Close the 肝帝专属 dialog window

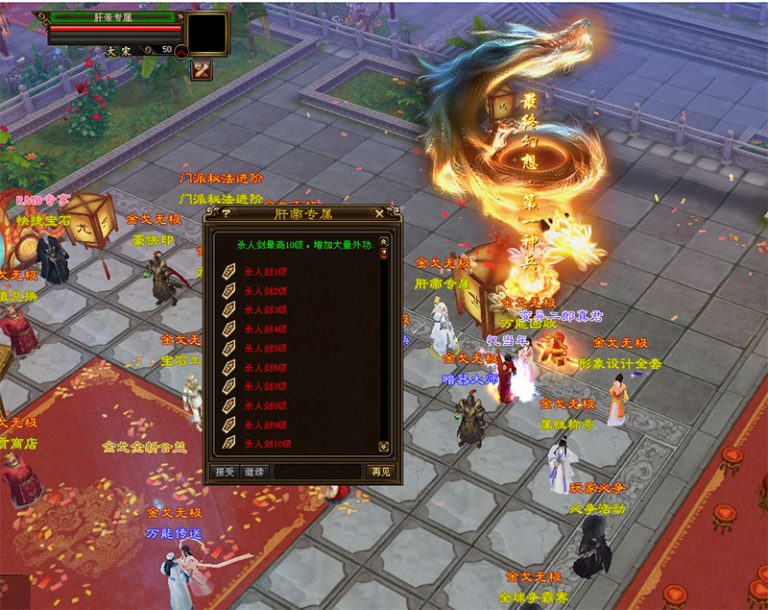(380, 213)
